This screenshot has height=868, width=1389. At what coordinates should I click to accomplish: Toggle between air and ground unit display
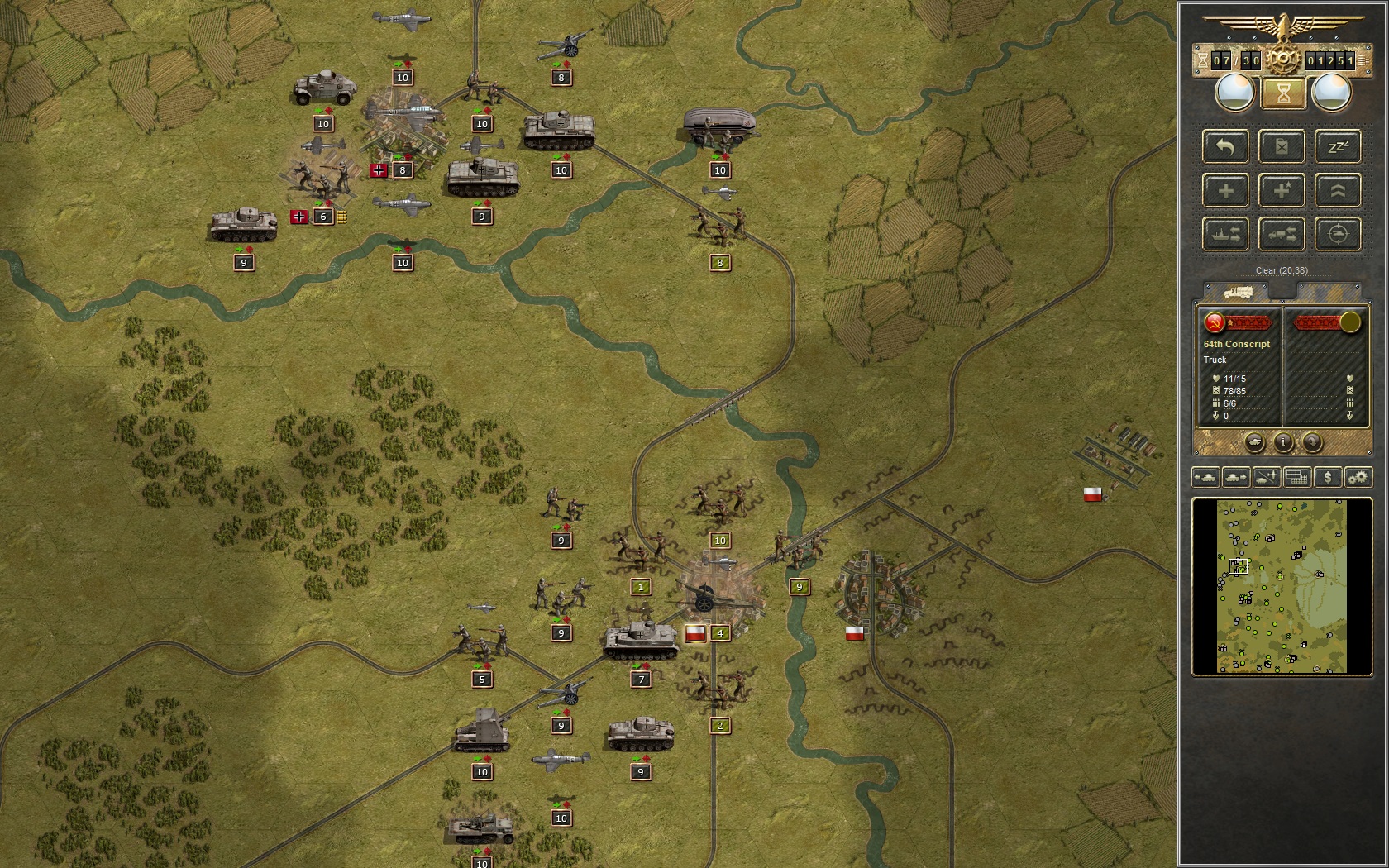(1266, 477)
